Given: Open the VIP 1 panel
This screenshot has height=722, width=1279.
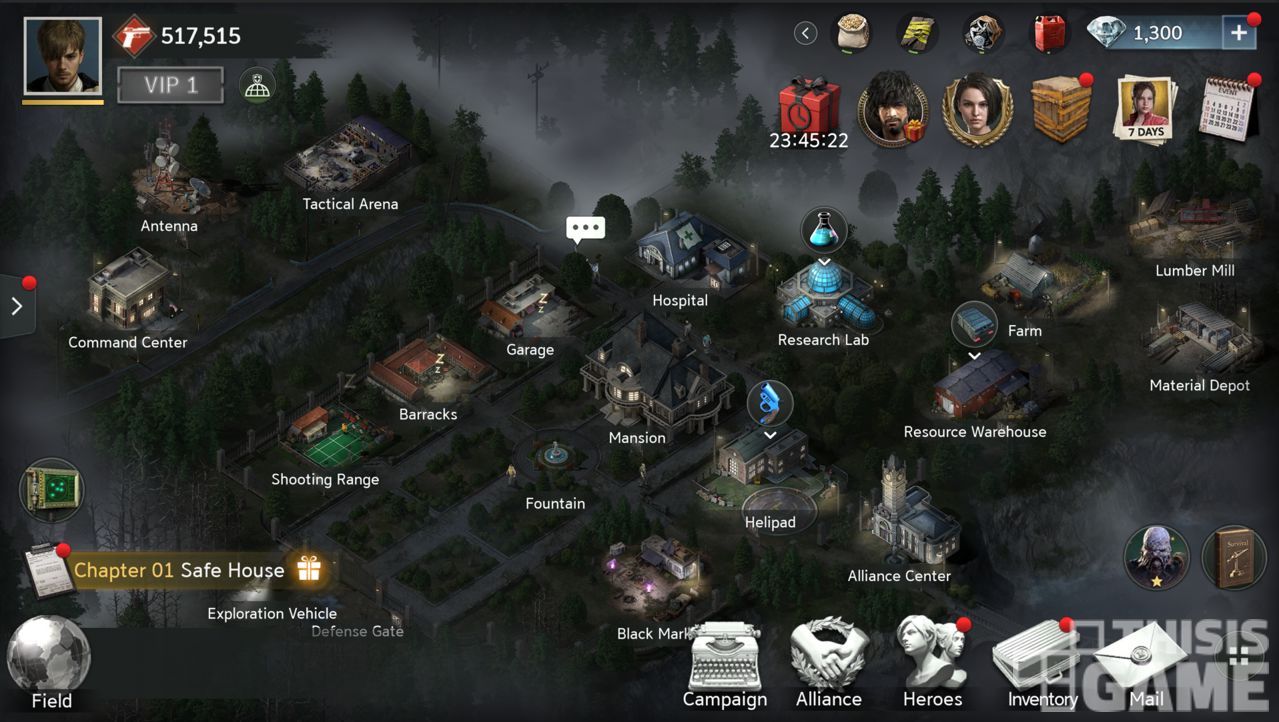Looking at the screenshot, I should click(x=168, y=86).
